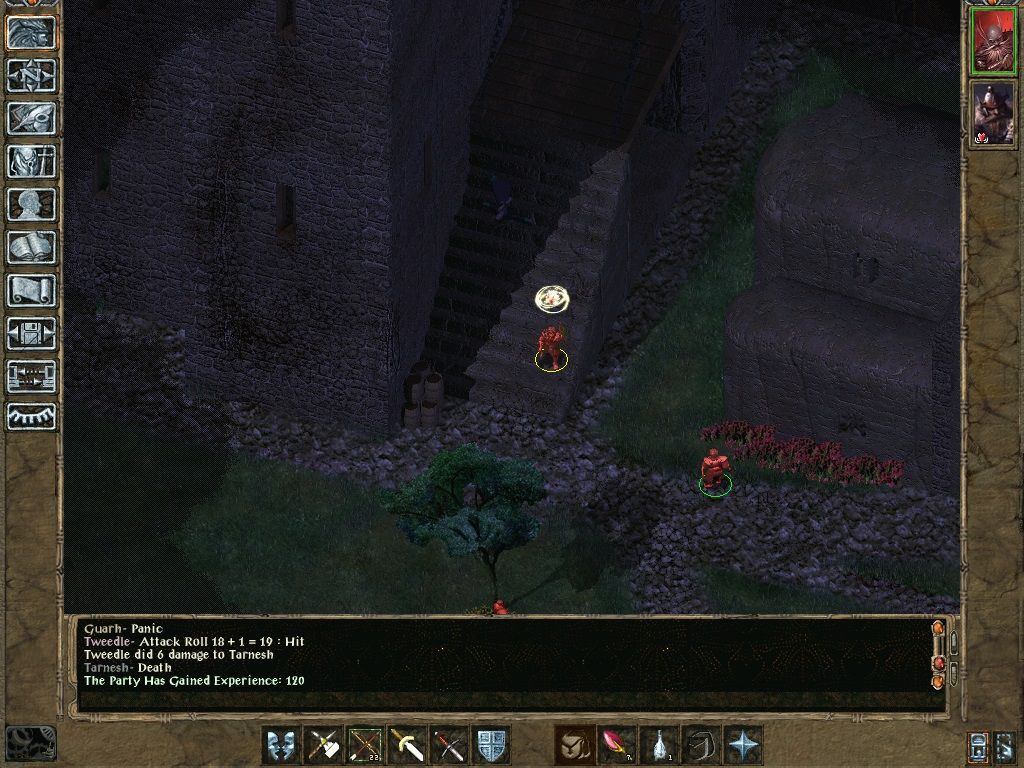Open the Mage spell book

point(31,247)
